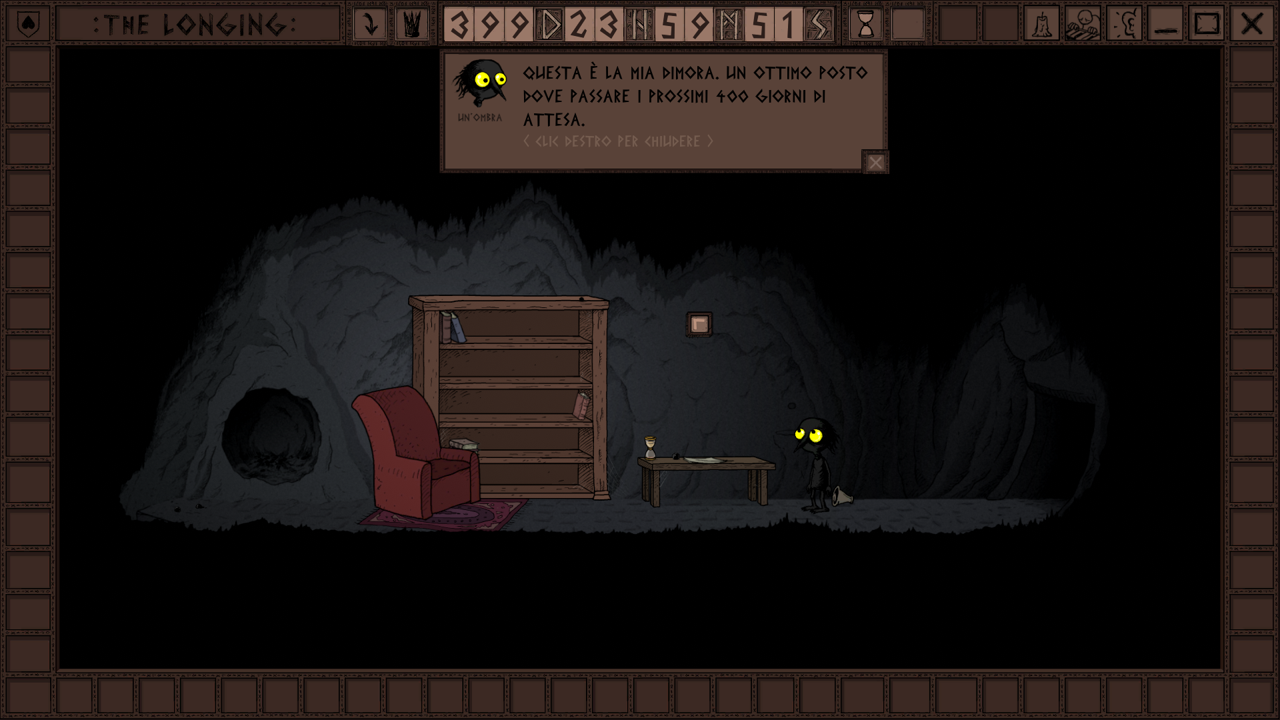Minimize the game window
Viewport: 1280px width, 720px height.
point(1165,24)
